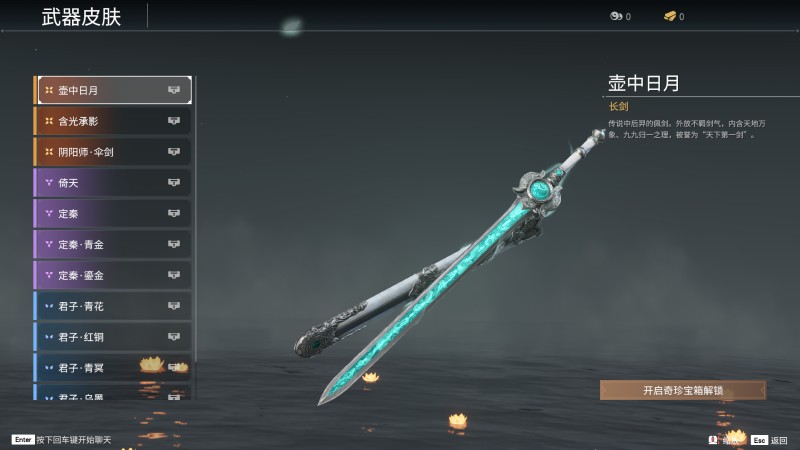The height and width of the screenshot is (450, 800).
Task: Select the plain 定秦 skin row
Action: [x=113, y=213]
